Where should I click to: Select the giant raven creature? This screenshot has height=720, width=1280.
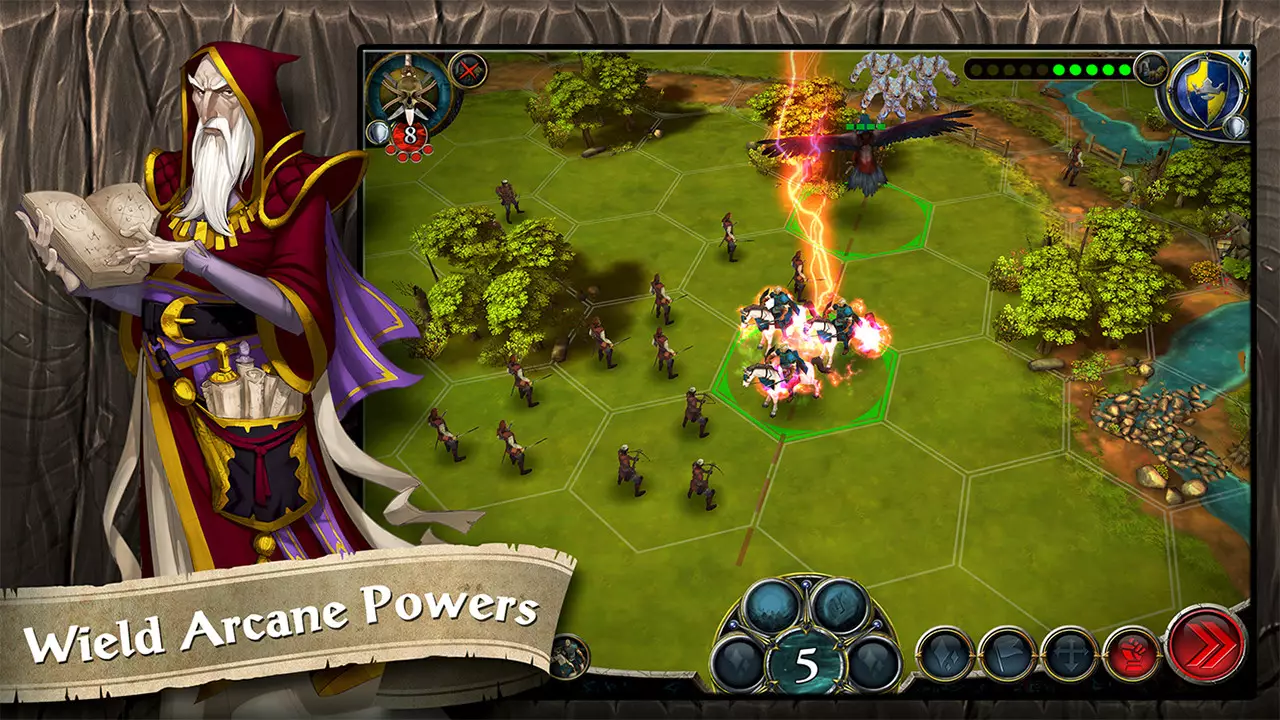[865, 150]
